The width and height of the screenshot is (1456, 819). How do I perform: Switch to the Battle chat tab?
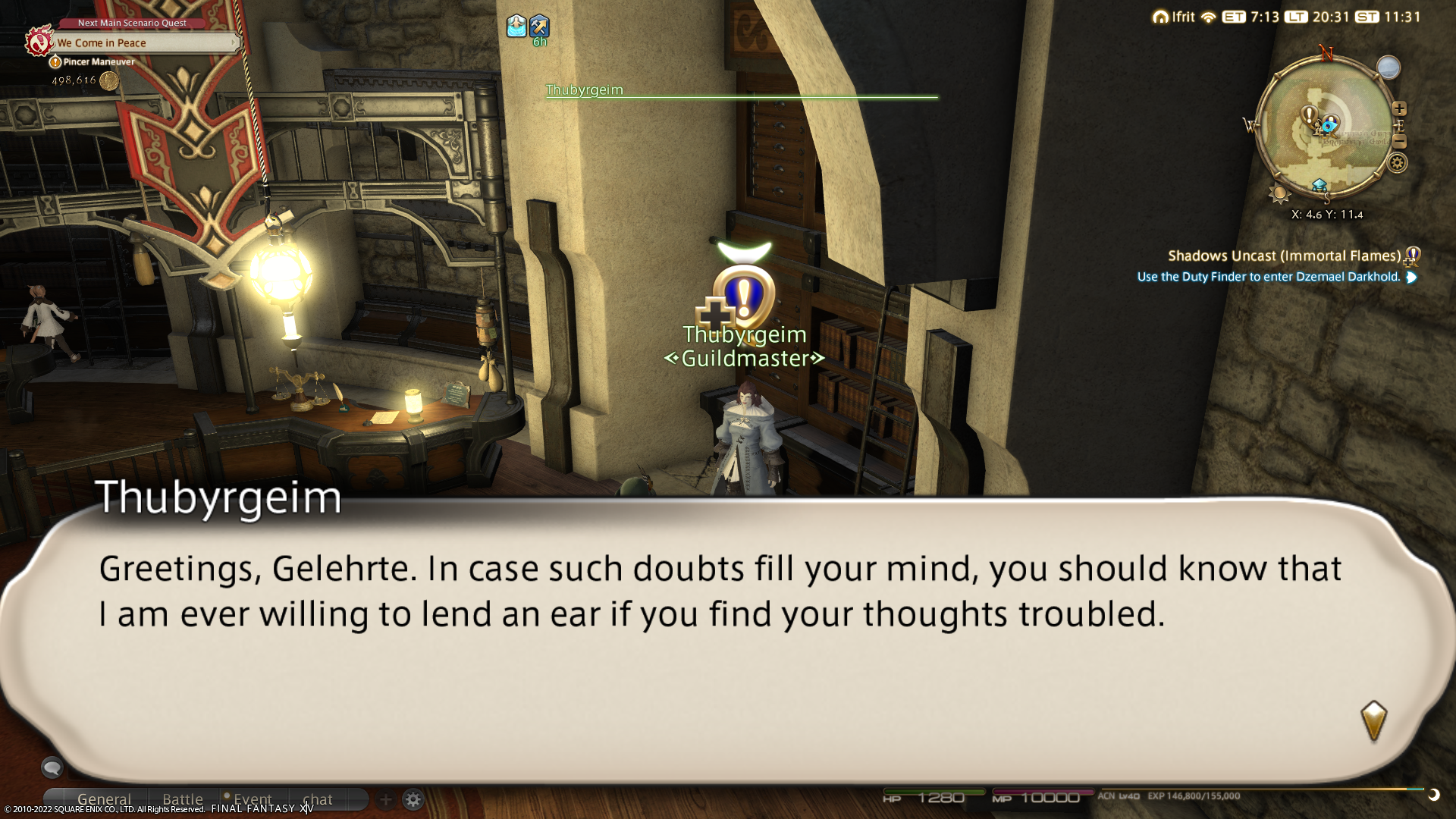coord(183,799)
